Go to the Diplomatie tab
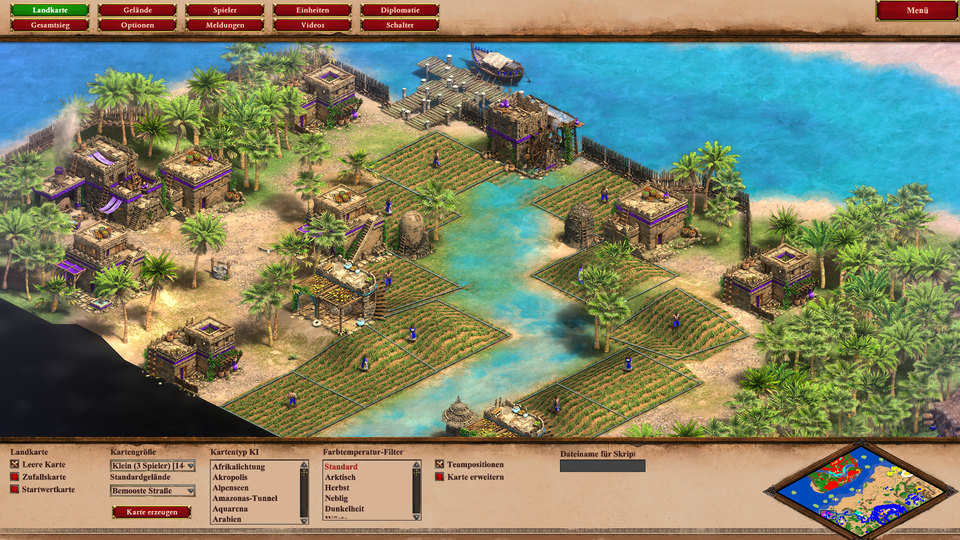The width and height of the screenshot is (960, 540). coord(400,10)
